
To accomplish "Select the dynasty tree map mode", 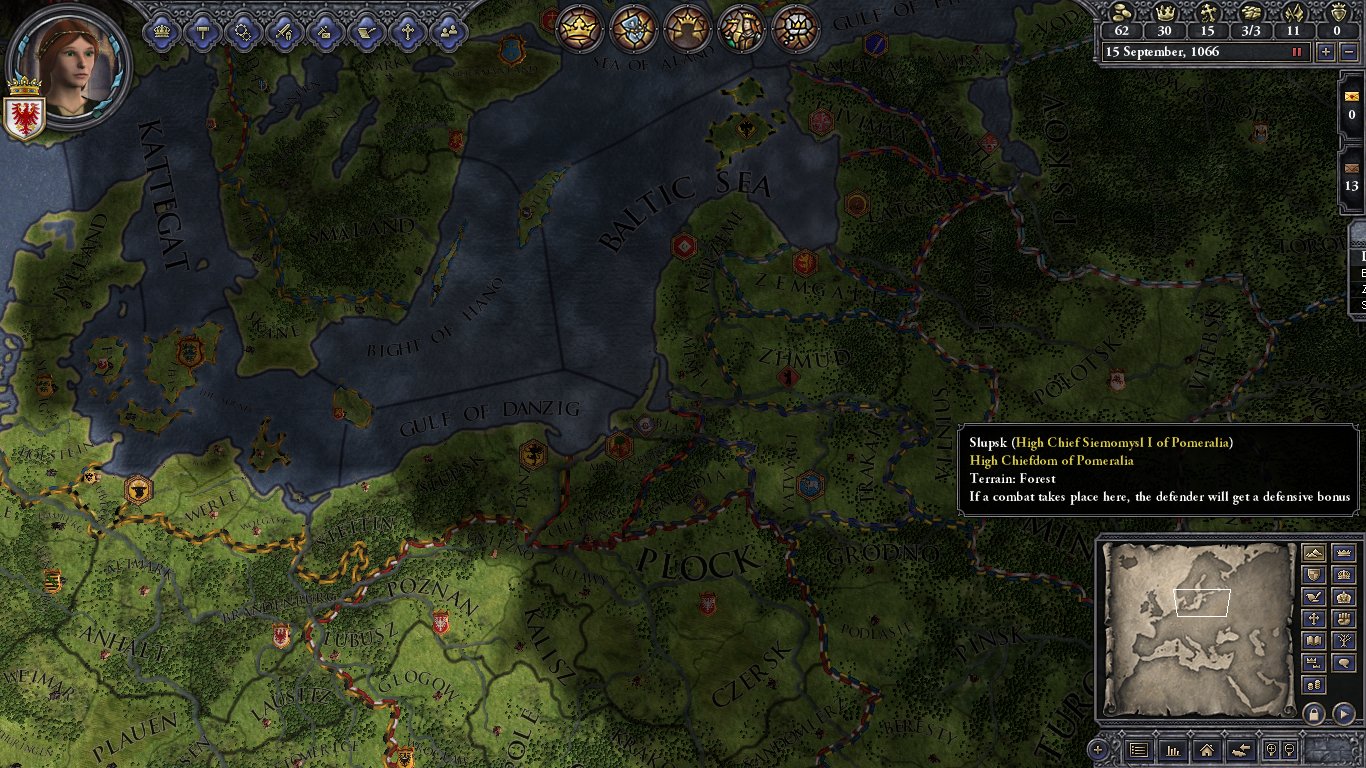I will pyautogui.click(x=1343, y=641).
